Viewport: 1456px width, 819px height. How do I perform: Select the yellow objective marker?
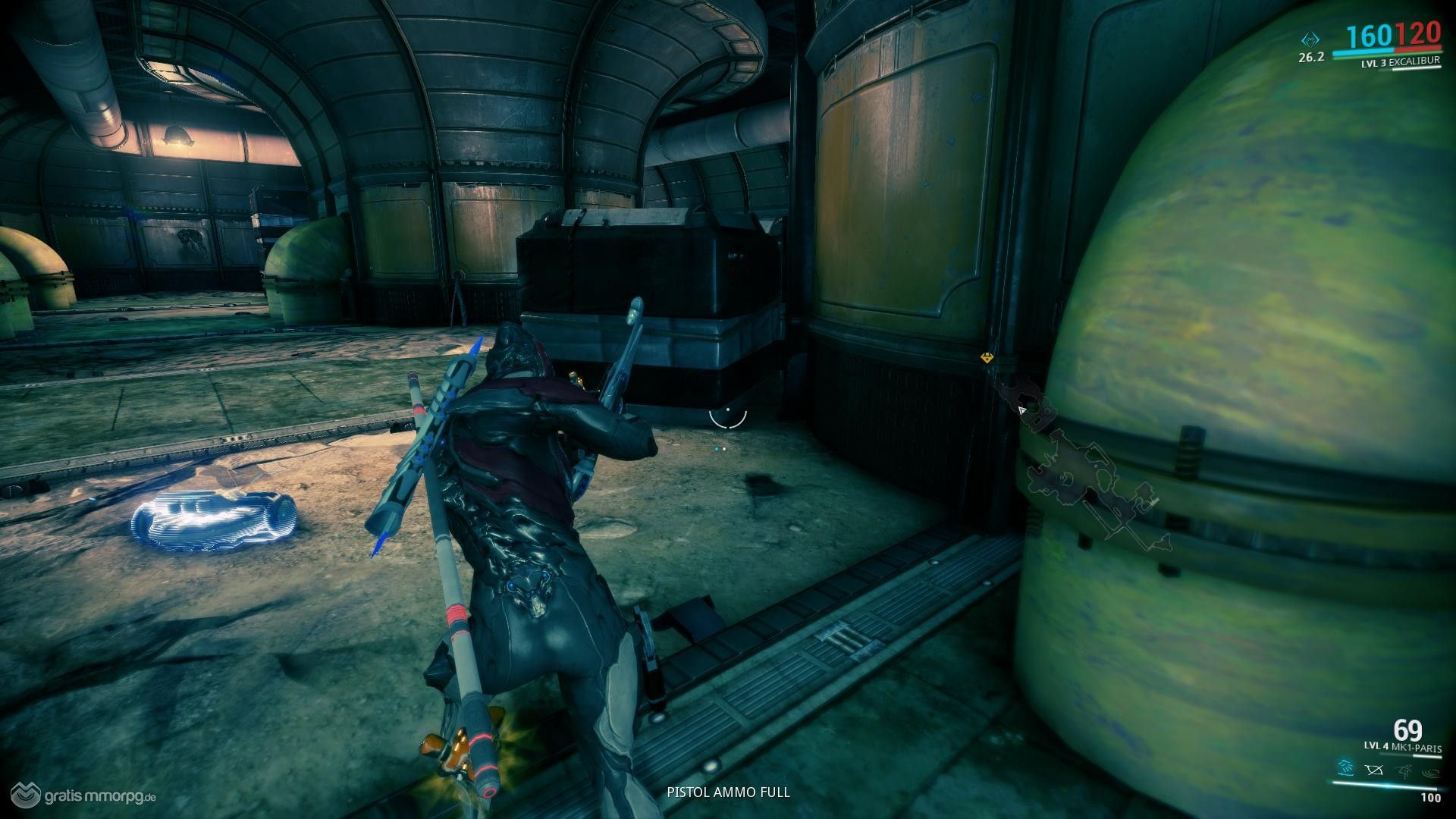point(987,357)
